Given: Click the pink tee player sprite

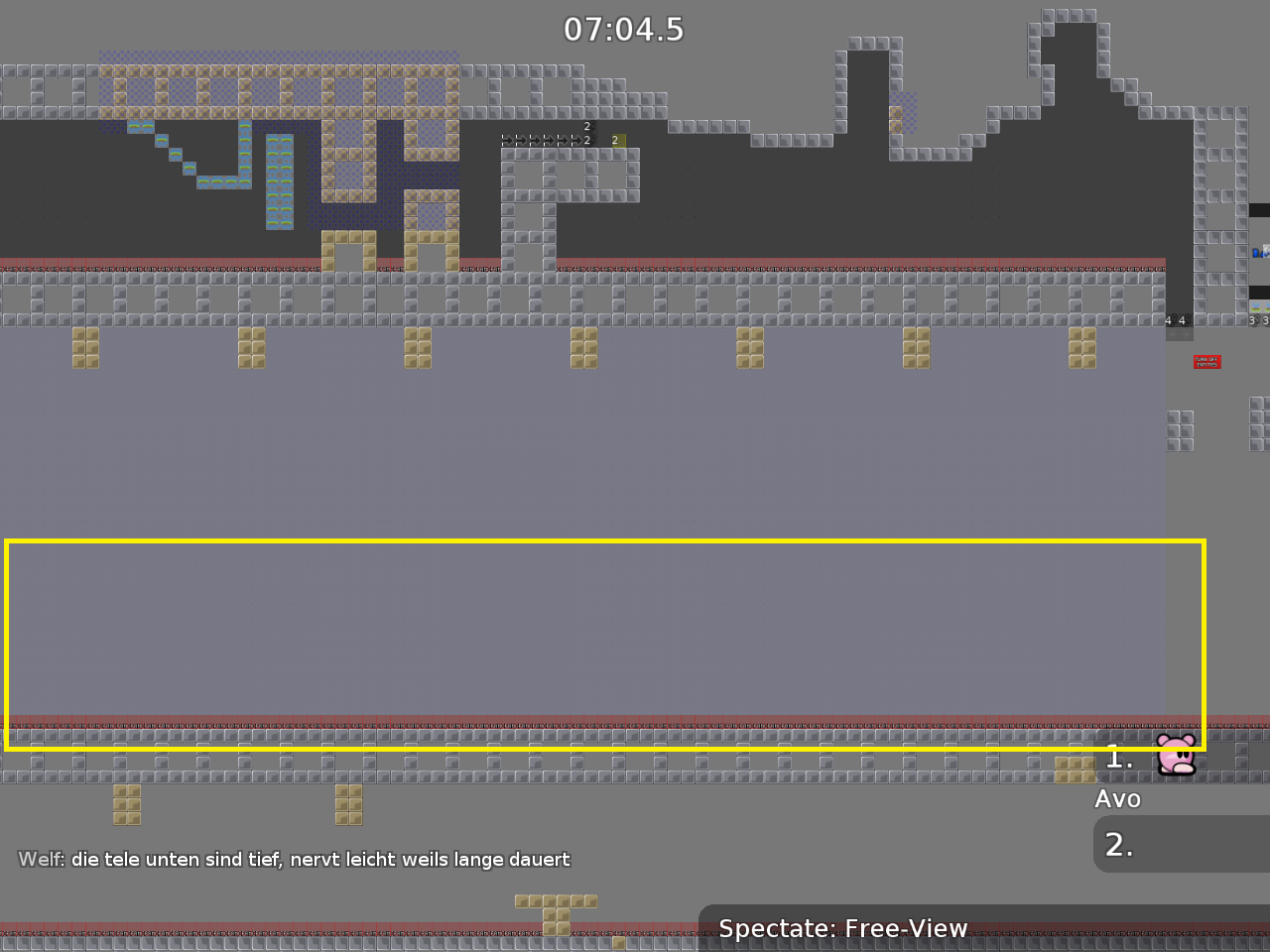Looking at the screenshot, I should tap(1176, 757).
